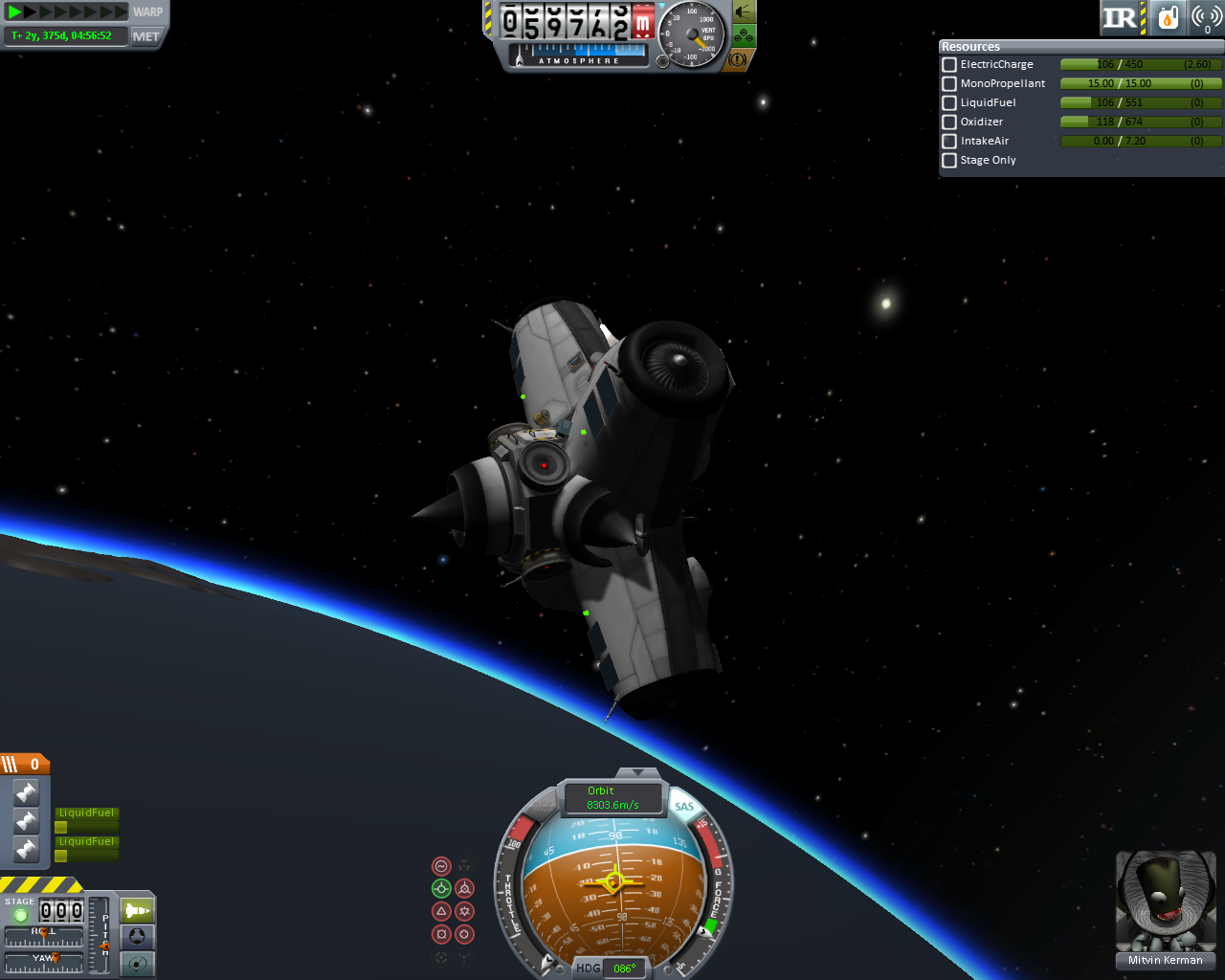This screenshot has height=980, width=1225.
Task: Check the LiquidFuel box in Resources
Action: point(949,102)
